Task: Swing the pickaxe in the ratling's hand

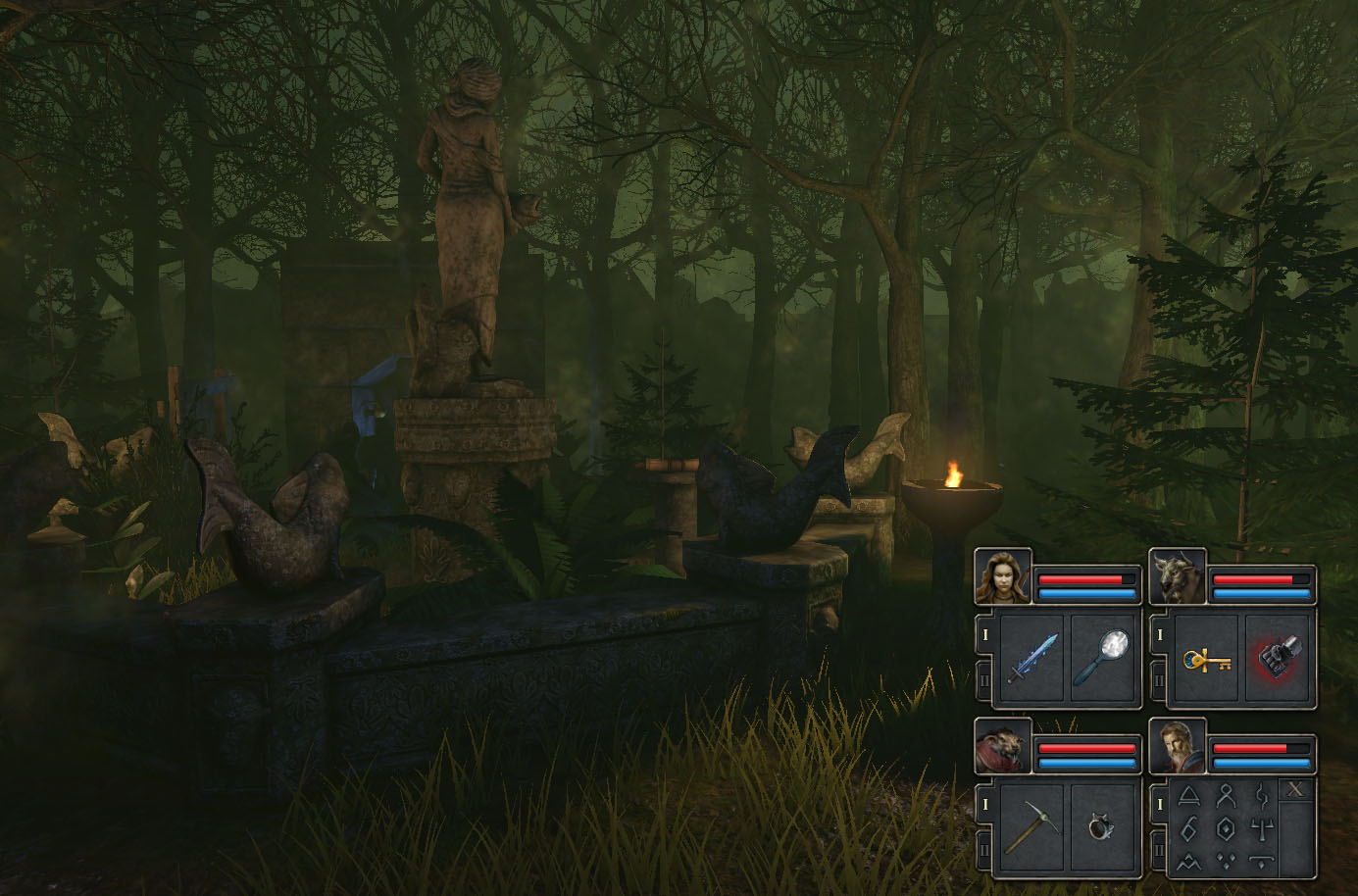Action: pos(1032,827)
